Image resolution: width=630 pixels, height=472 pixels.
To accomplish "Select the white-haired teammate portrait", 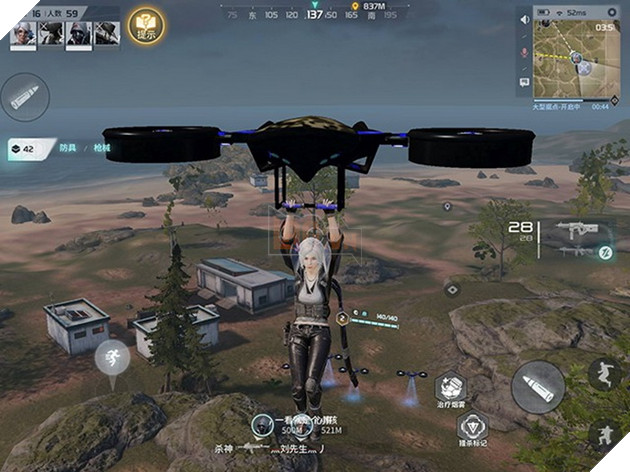I will click(x=25, y=33).
